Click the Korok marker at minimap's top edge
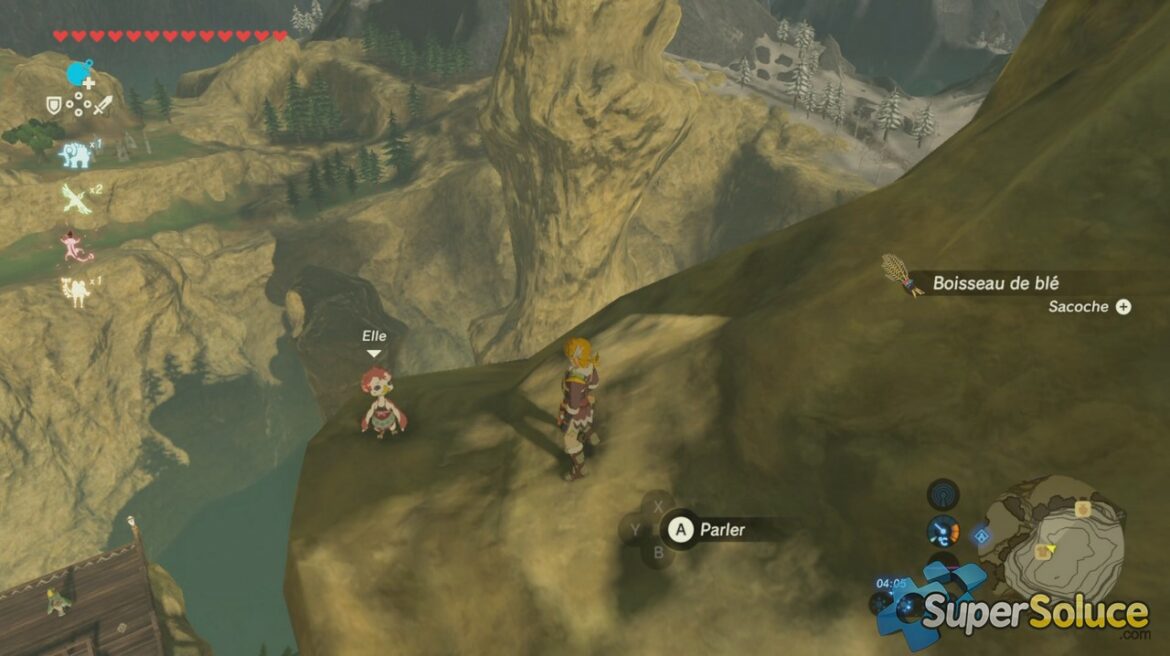Image resolution: width=1170 pixels, height=656 pixels. (1083, 509)
